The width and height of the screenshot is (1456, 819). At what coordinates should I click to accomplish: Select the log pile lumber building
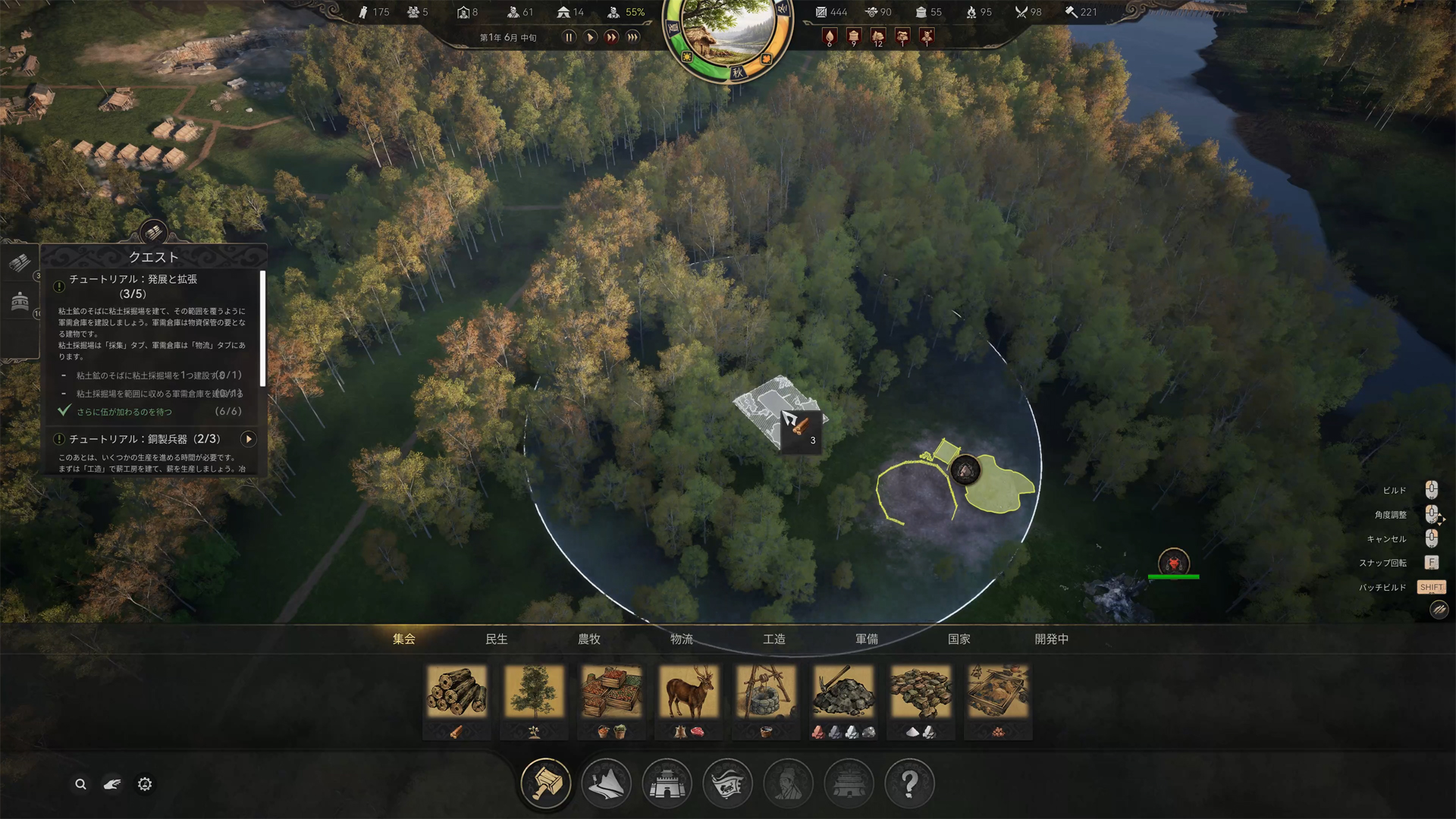click(457, 692)
